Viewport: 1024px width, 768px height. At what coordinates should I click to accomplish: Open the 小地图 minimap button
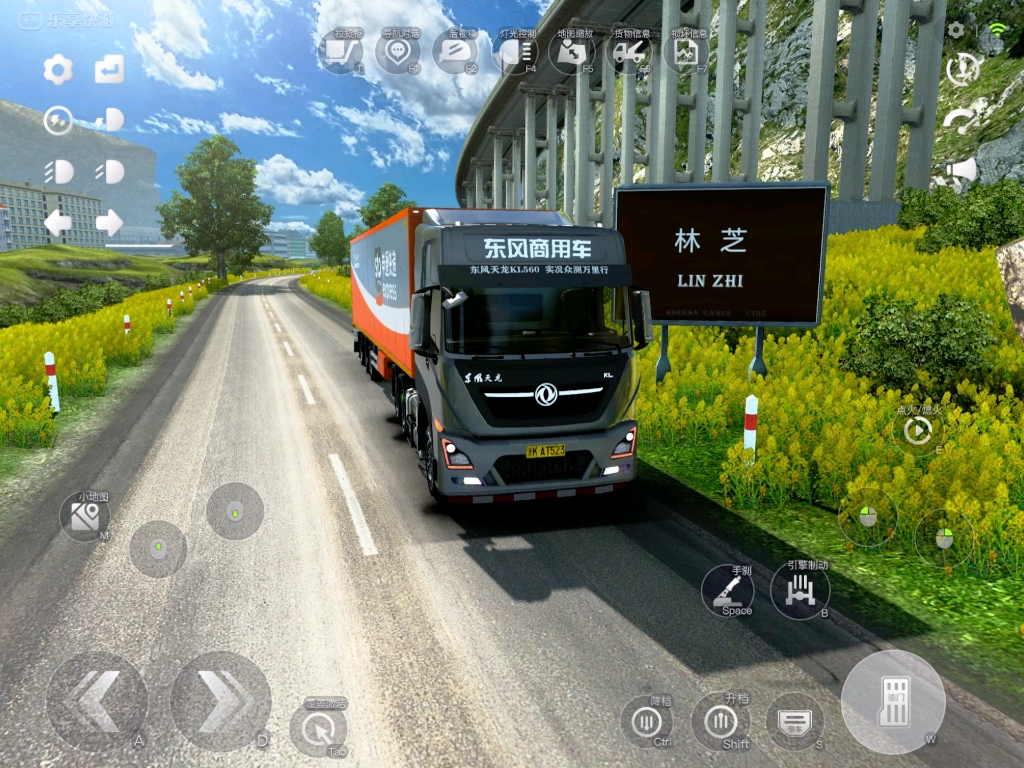85,516
